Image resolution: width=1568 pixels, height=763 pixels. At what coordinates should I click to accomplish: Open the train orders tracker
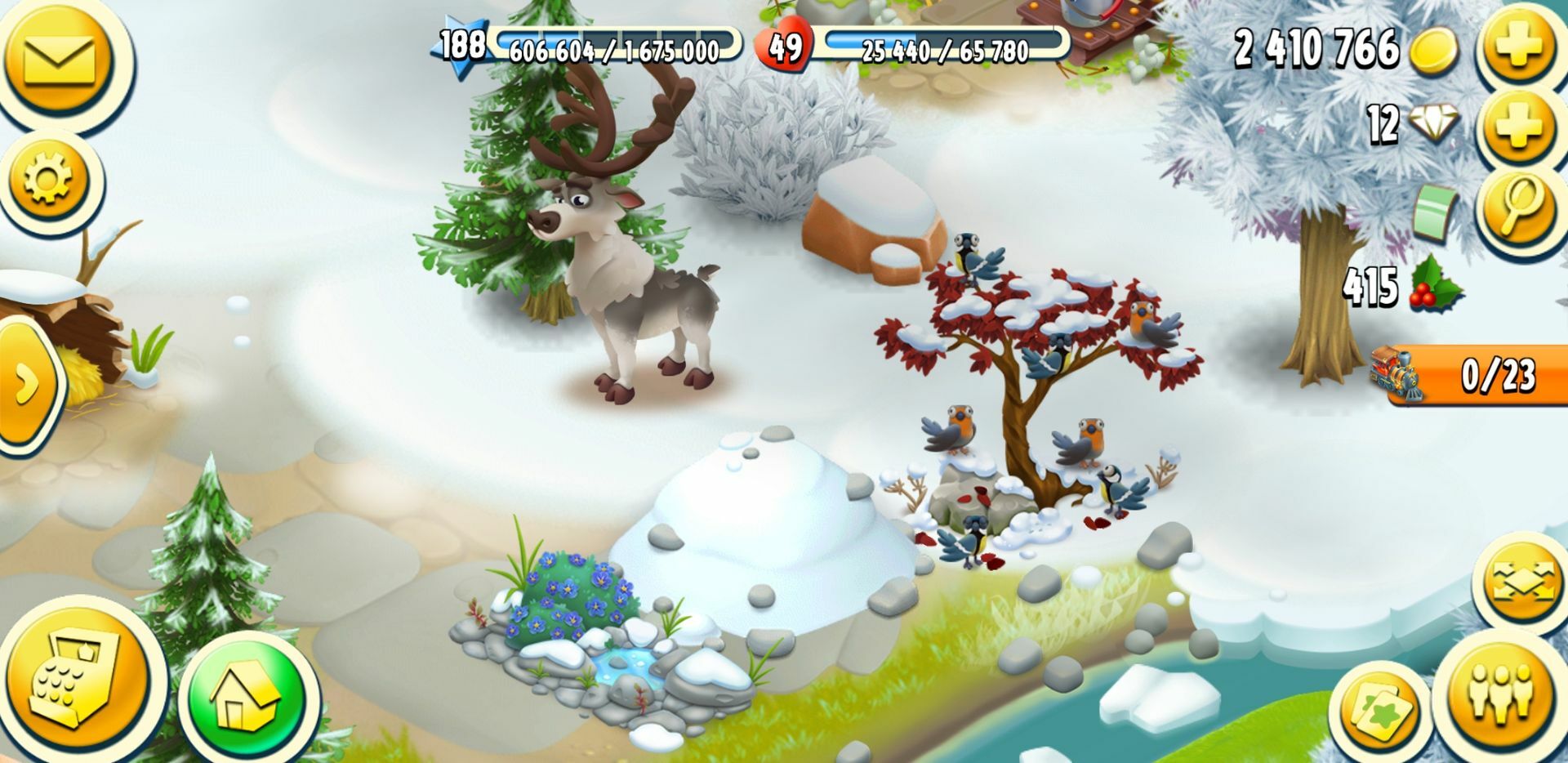tap(1470, 376)
